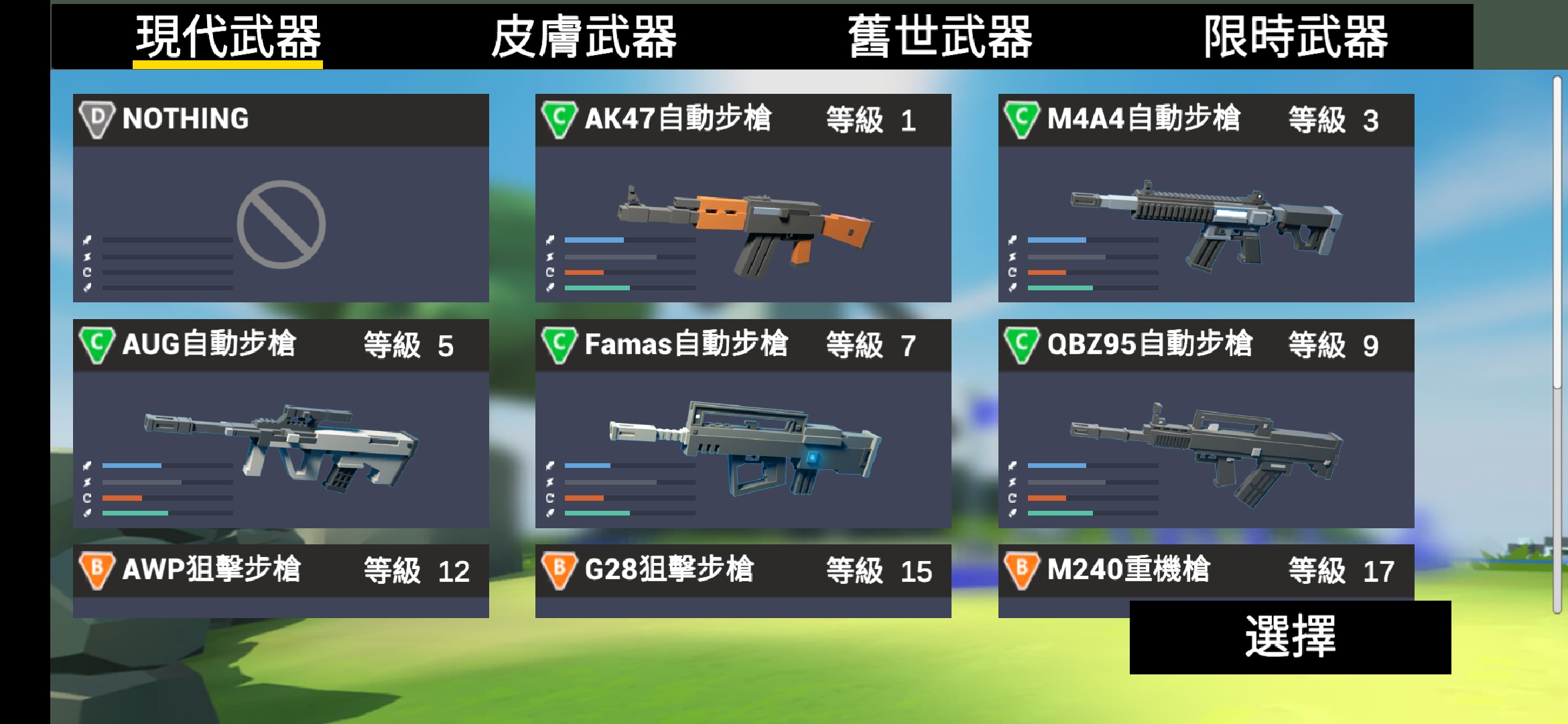The height and width of the screenshot is (724, 1568).
Task: Click the green C badge on AK47 card
Action: click(x=560, y=119)
